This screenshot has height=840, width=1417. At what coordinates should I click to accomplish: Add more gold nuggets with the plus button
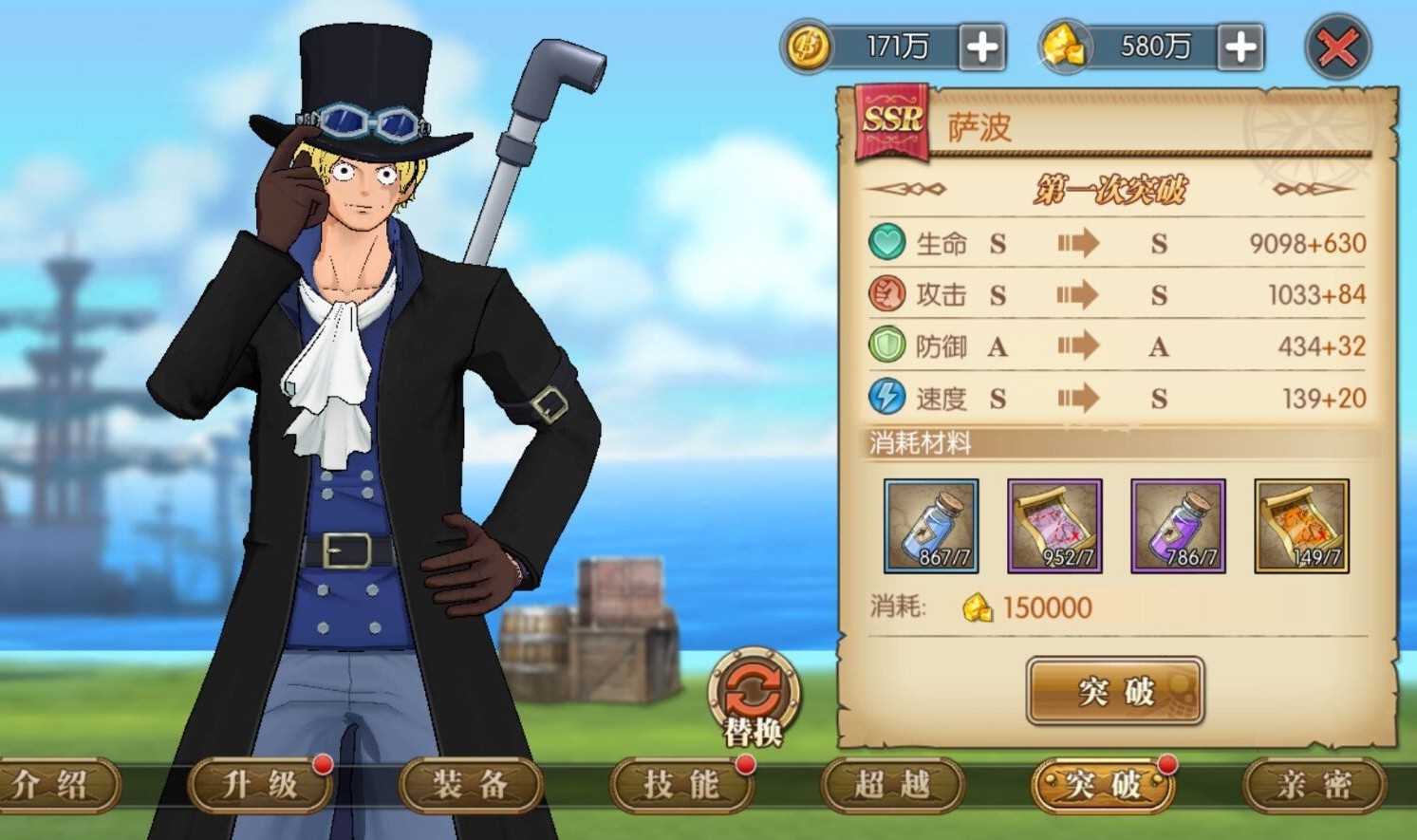click(x=1240, y=47)
